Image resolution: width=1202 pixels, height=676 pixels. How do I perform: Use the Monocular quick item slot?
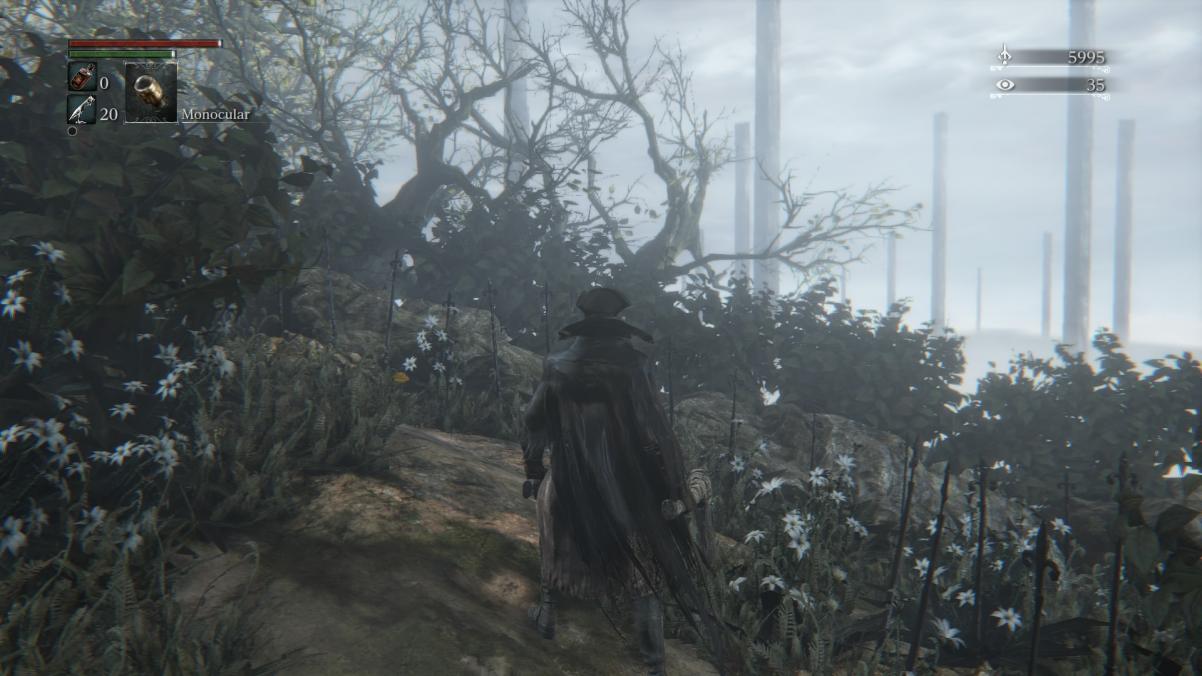pos(151,93)
